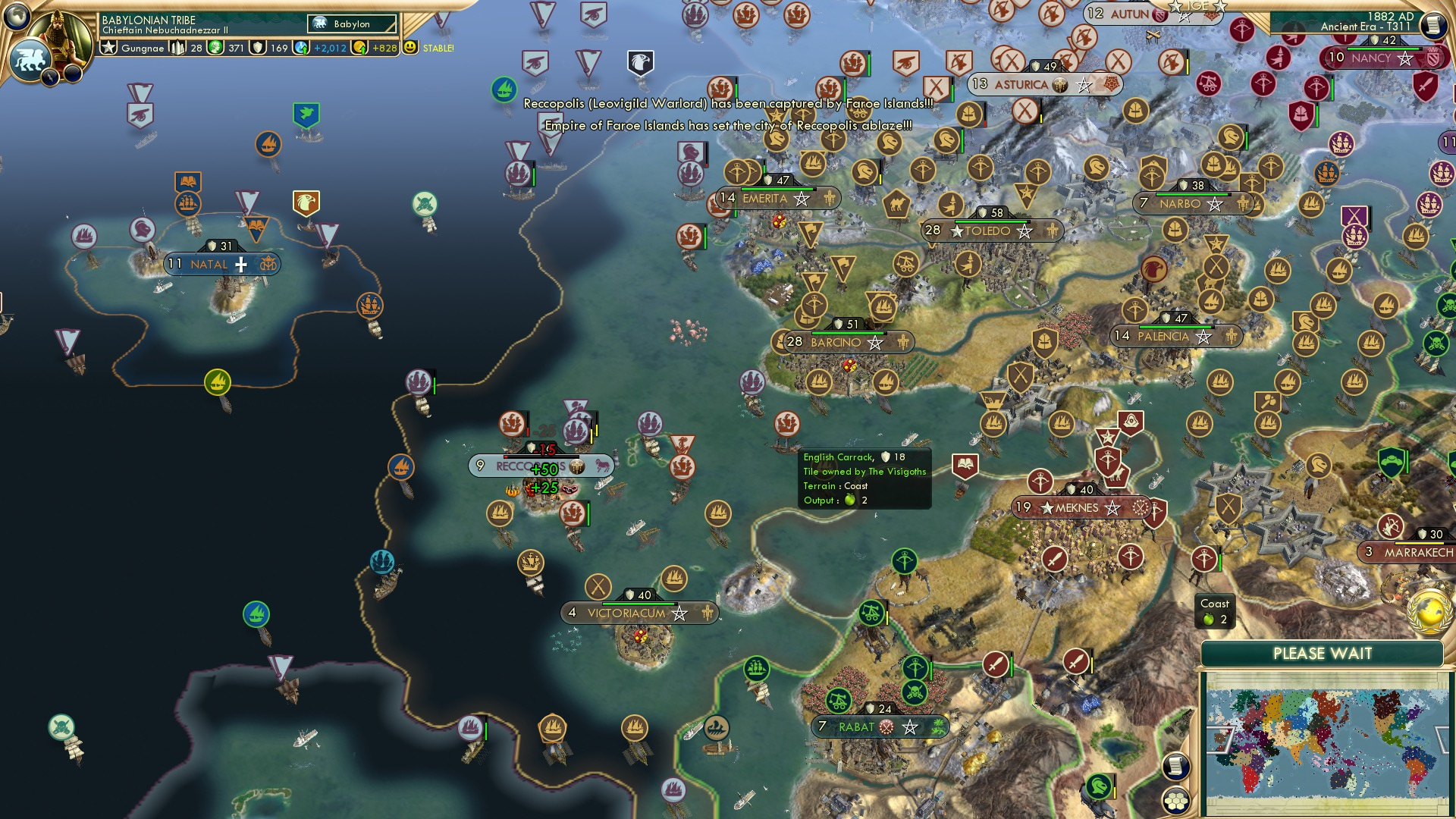Image resolution: width=1456 pixels, height=819 pixels.
Task: Open the notification log scroll above the minimap
Action: [x=1178, y=767]
